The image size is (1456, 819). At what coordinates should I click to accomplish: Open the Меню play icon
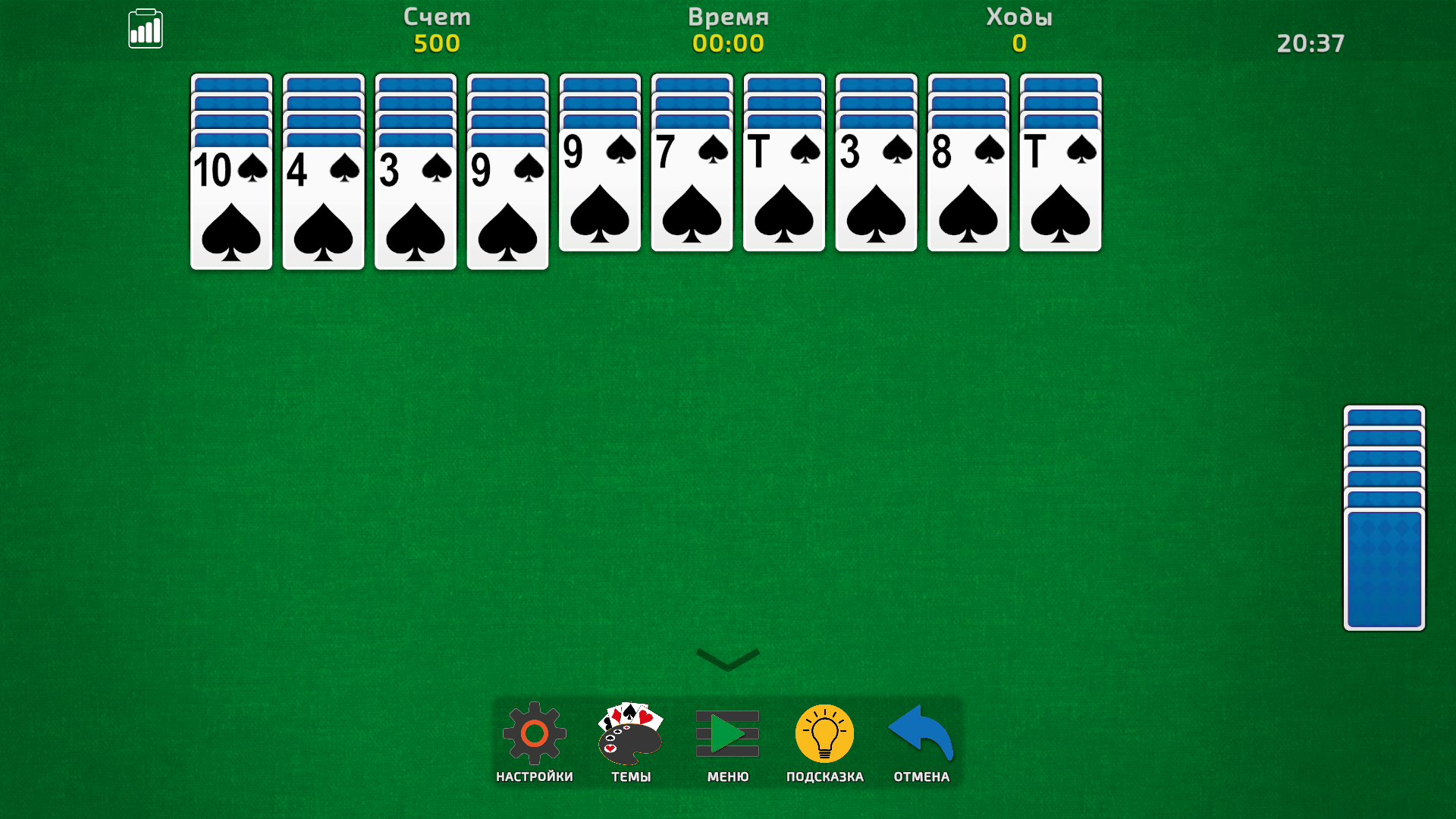coord(726,734)
